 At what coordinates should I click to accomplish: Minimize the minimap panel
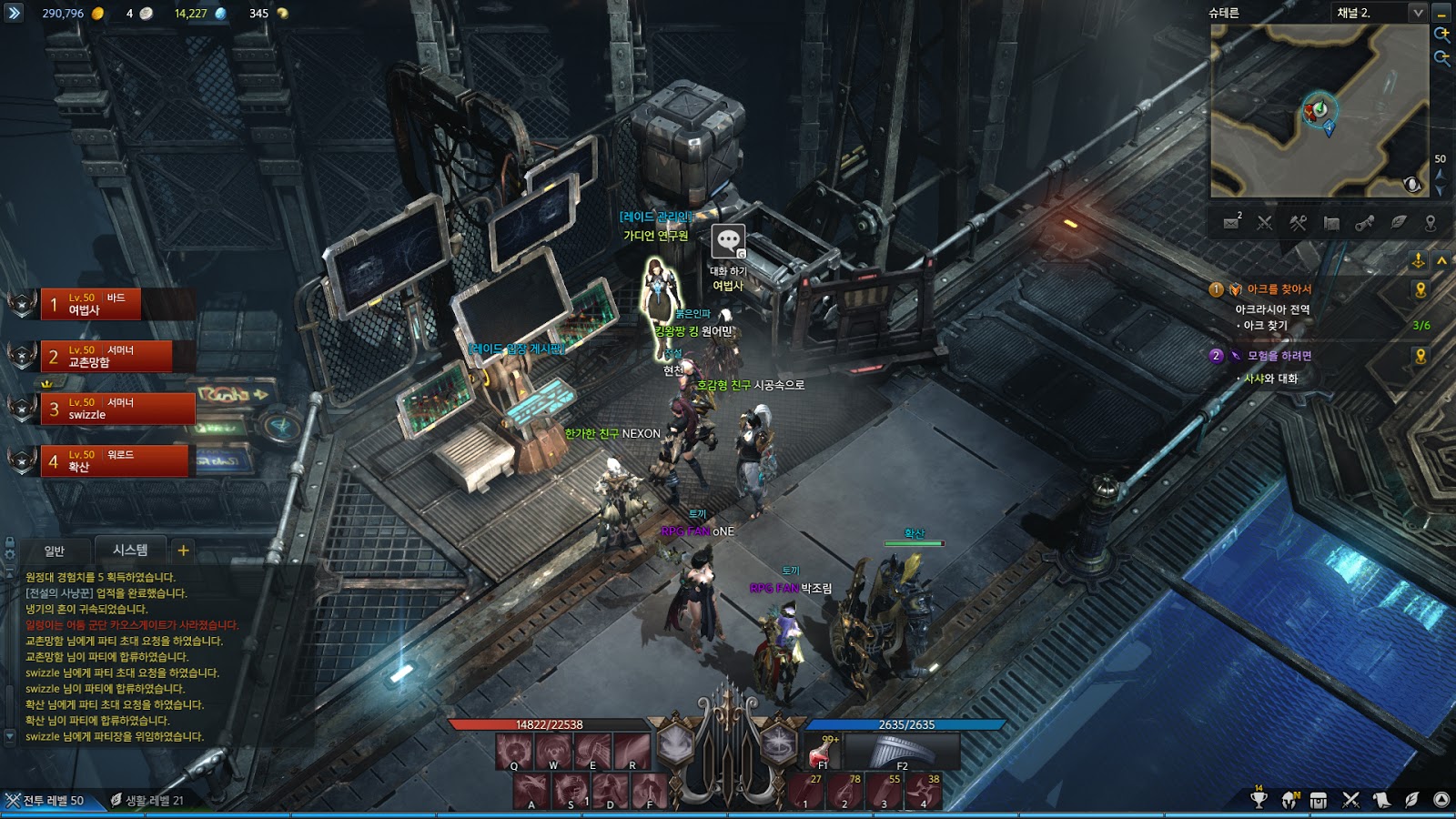click(x=1441, y=13)
